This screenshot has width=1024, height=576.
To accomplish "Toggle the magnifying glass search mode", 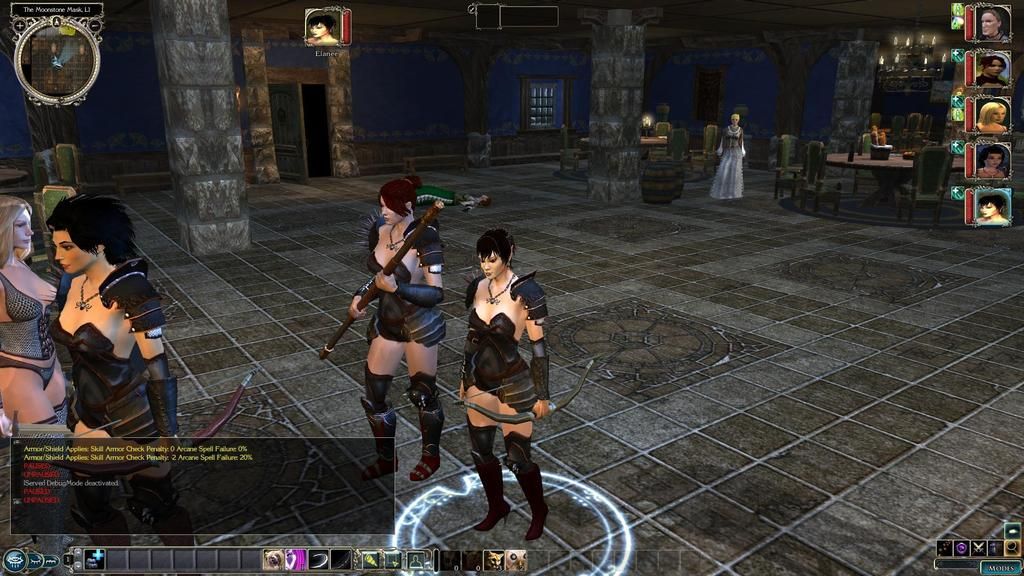I will click(1012, 547).
